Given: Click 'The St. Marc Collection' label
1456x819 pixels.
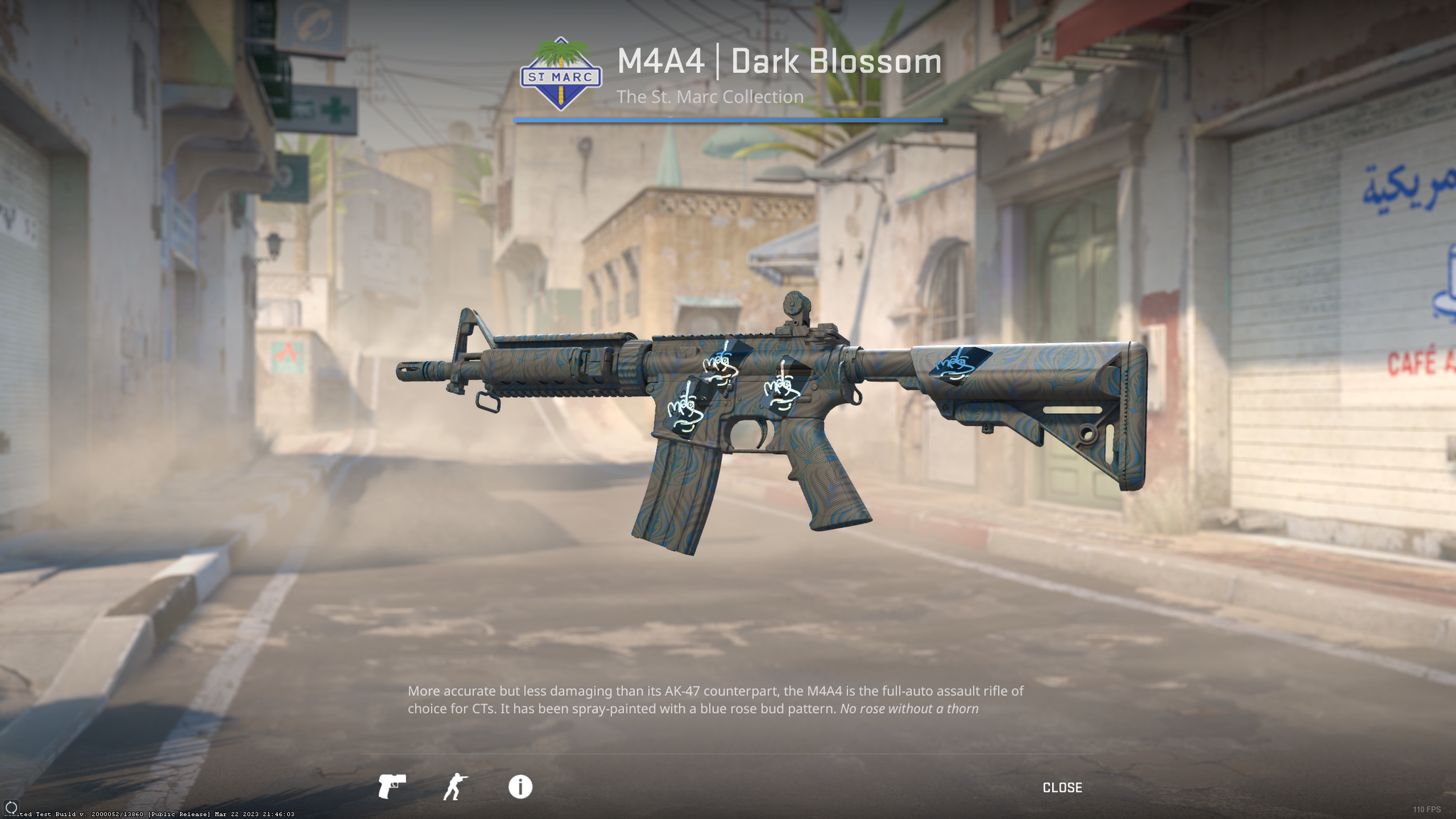Looking at the screenshot, I should 710,96.
